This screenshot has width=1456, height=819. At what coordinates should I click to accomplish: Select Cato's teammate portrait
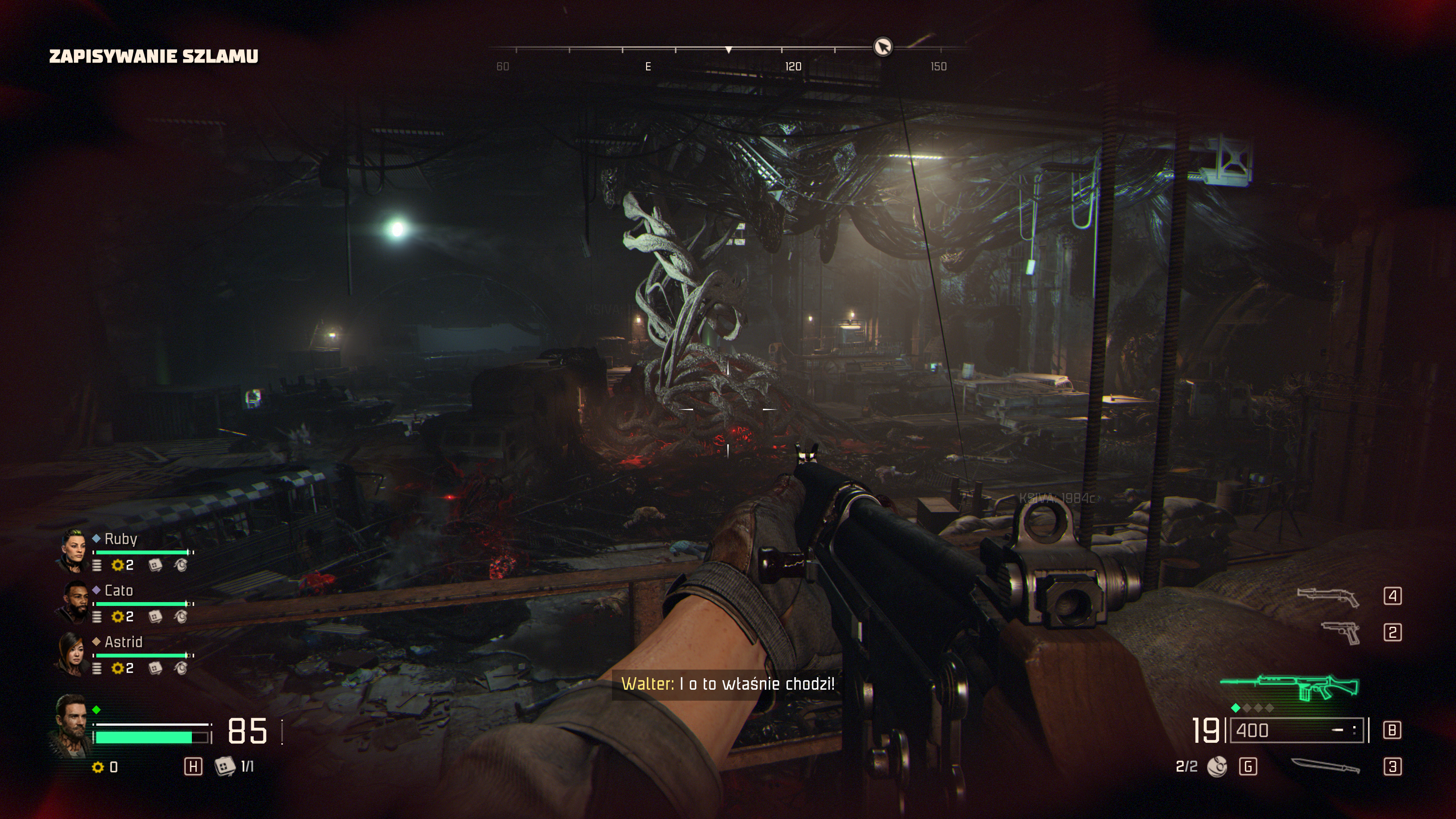[73, 602]
